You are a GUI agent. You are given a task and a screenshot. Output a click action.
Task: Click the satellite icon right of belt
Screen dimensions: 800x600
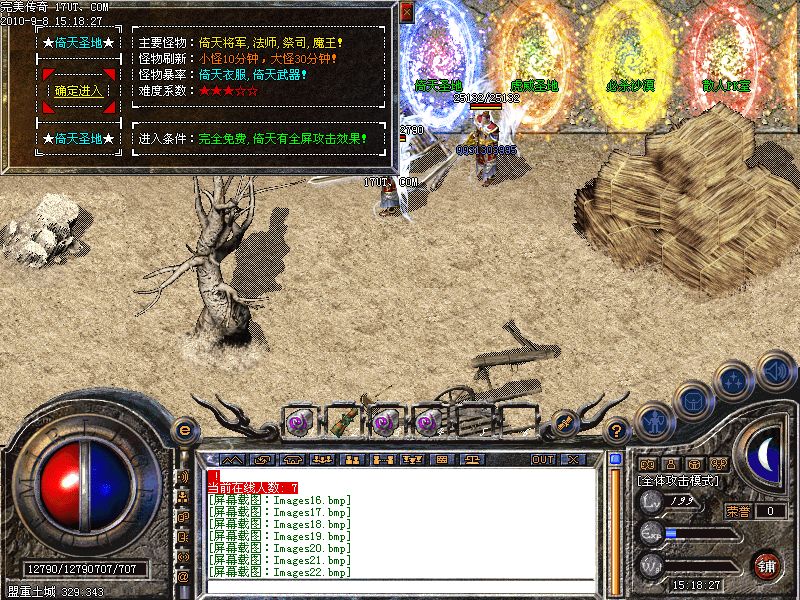tap(564, 423)
